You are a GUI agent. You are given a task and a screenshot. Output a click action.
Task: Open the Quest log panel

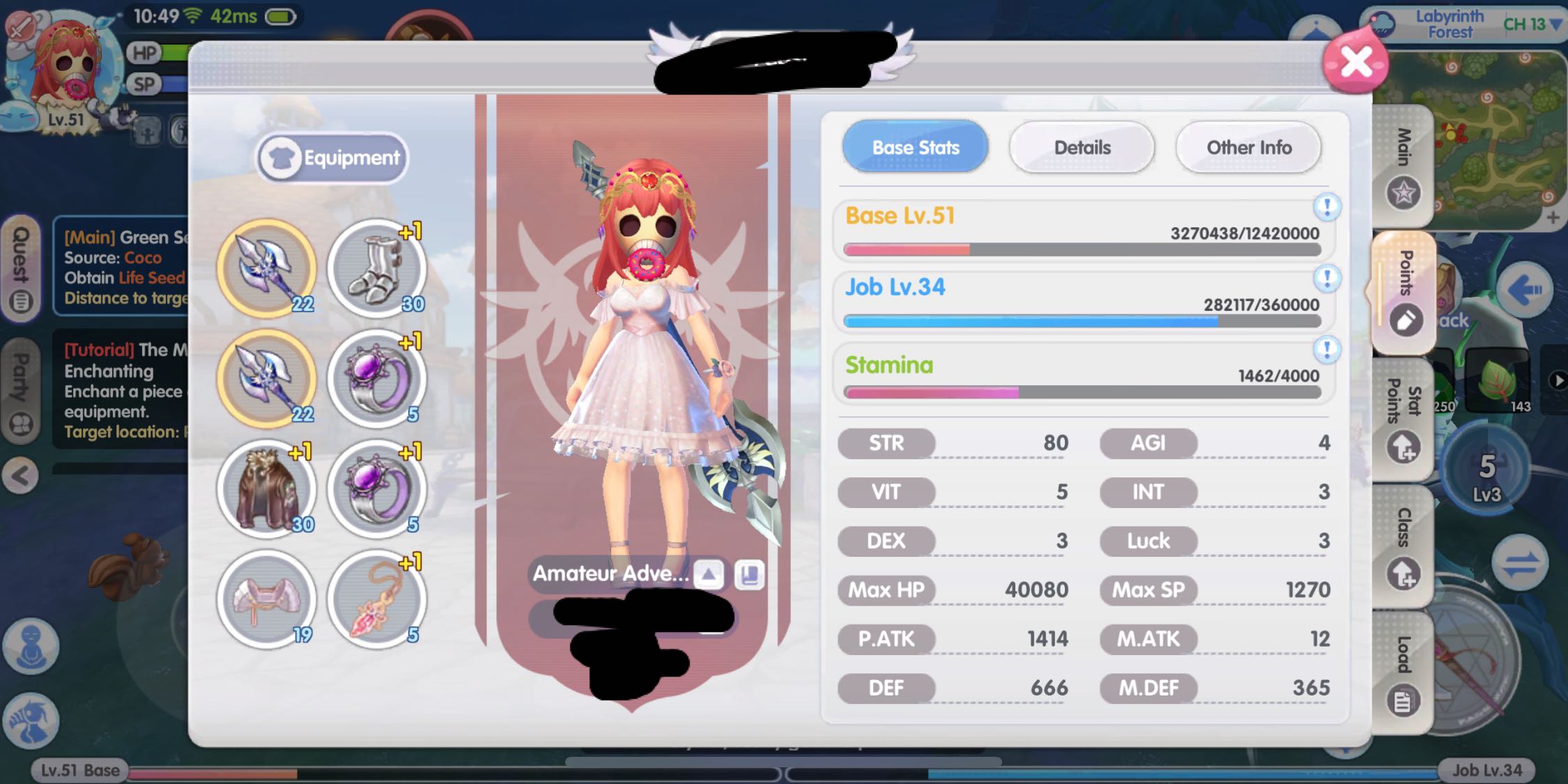[x=23, y=268]
